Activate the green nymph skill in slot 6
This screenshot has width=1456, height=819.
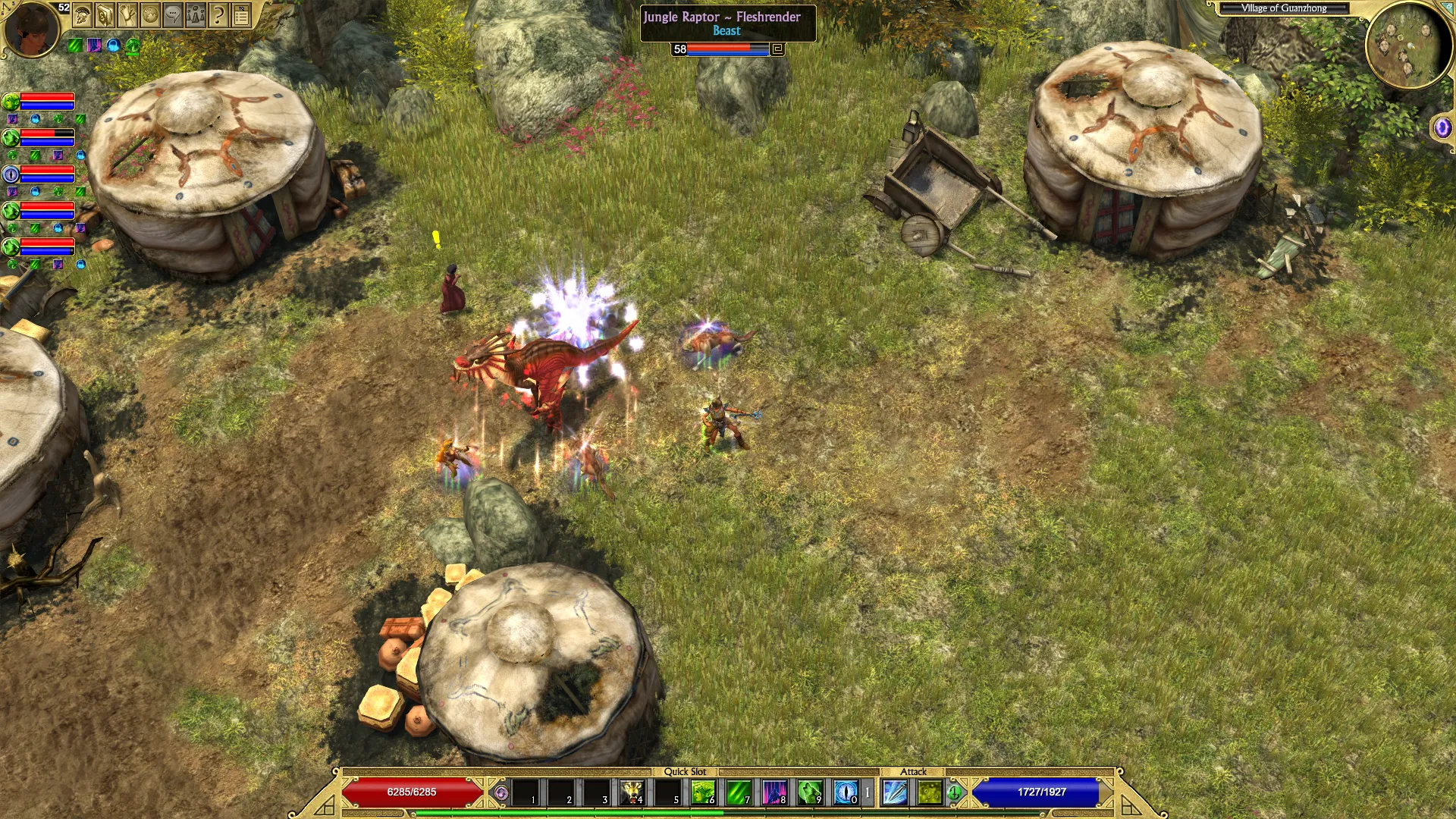click(x=703, y=792)
